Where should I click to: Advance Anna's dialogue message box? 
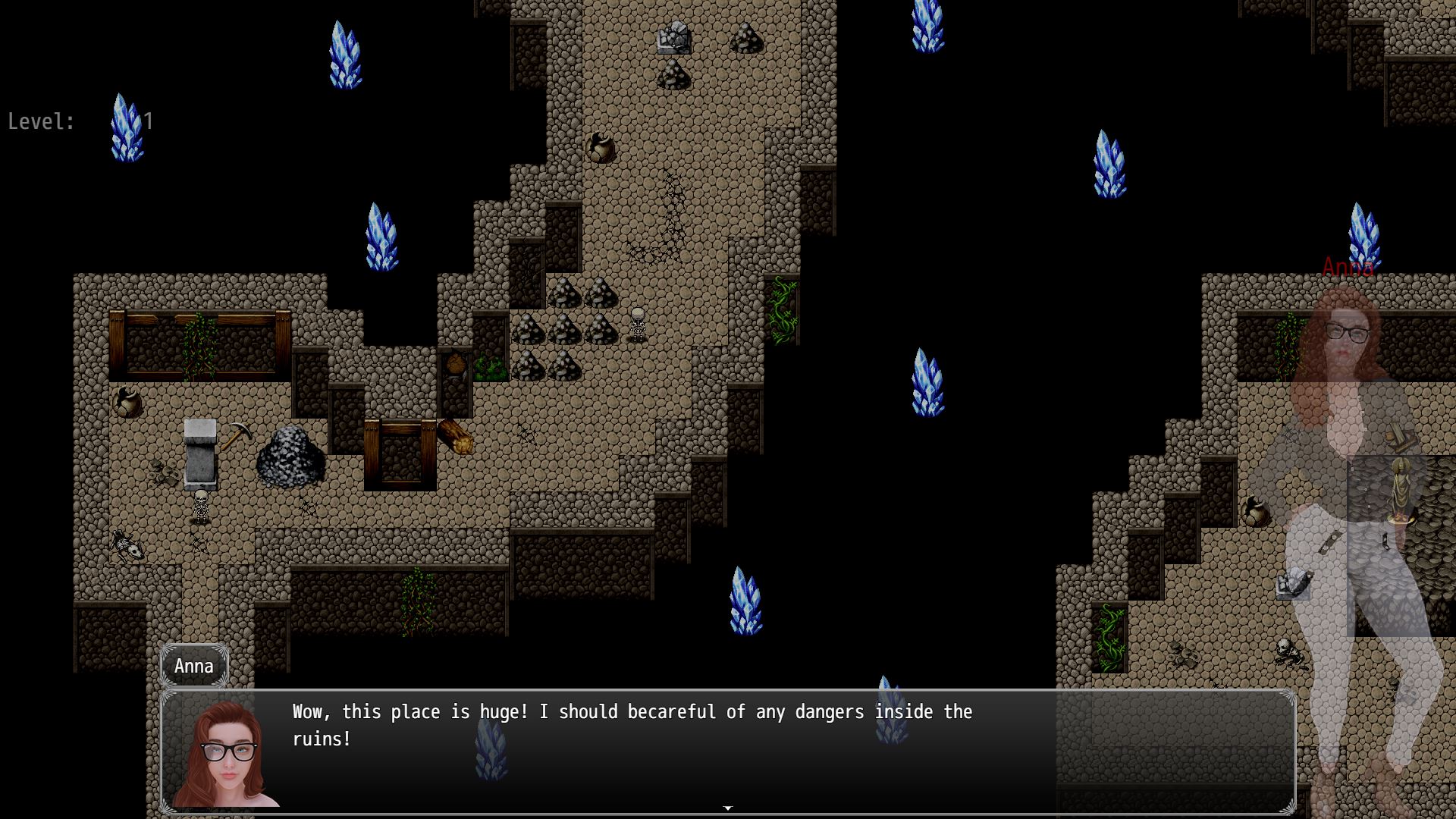(726, 751)
